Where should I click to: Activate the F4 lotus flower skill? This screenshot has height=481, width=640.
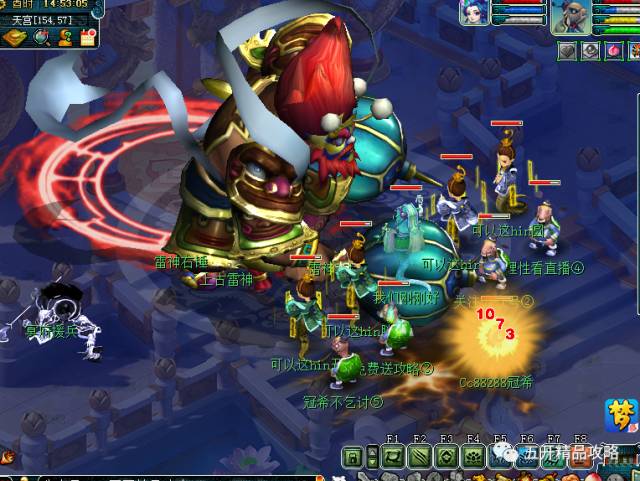(473, 458)
